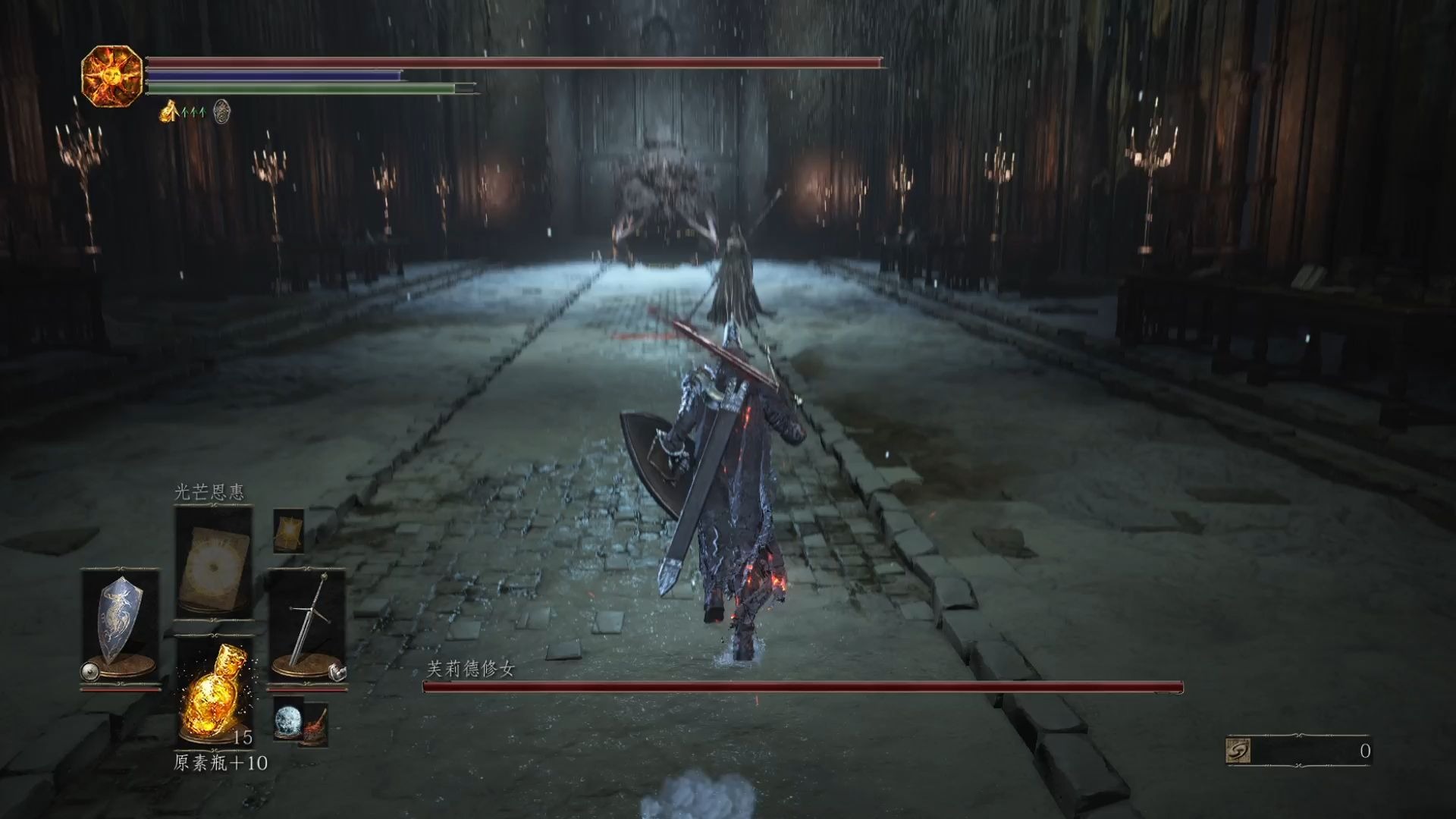1456x819 pixels.
Task: Click the sun covenant emblem
Action: tap(111, 76)
